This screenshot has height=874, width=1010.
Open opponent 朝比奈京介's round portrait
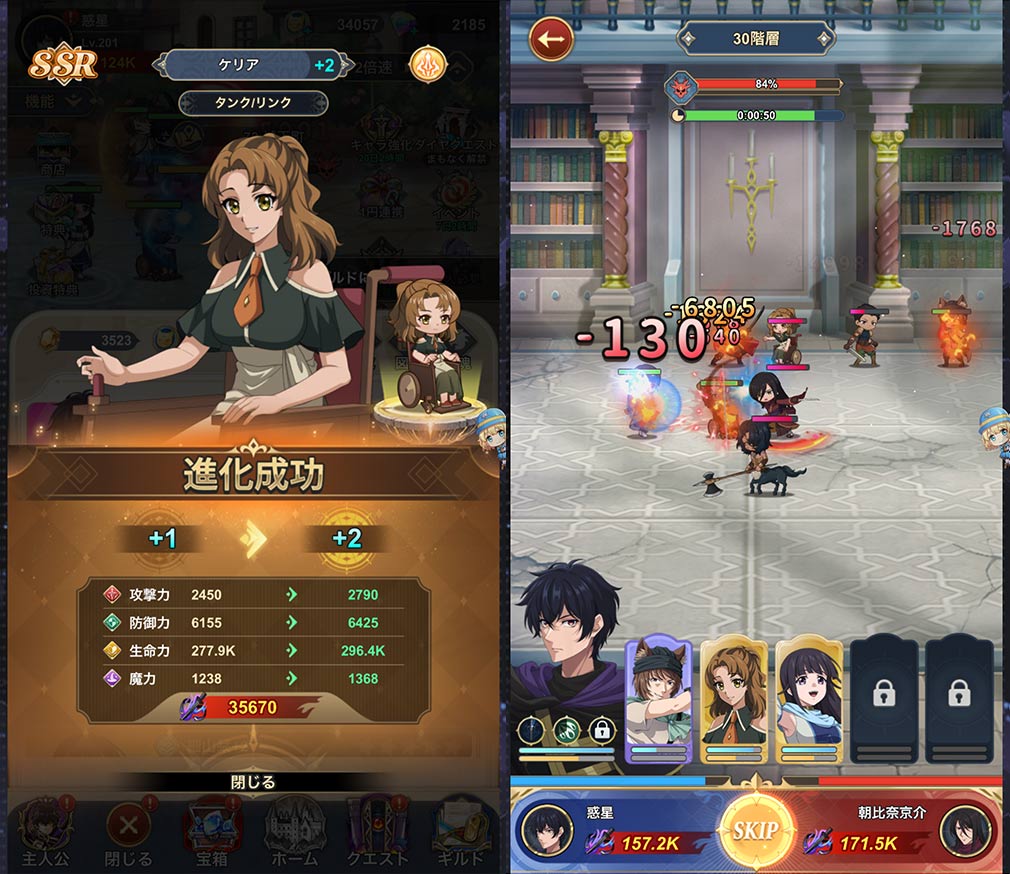[x=966, y=831]
